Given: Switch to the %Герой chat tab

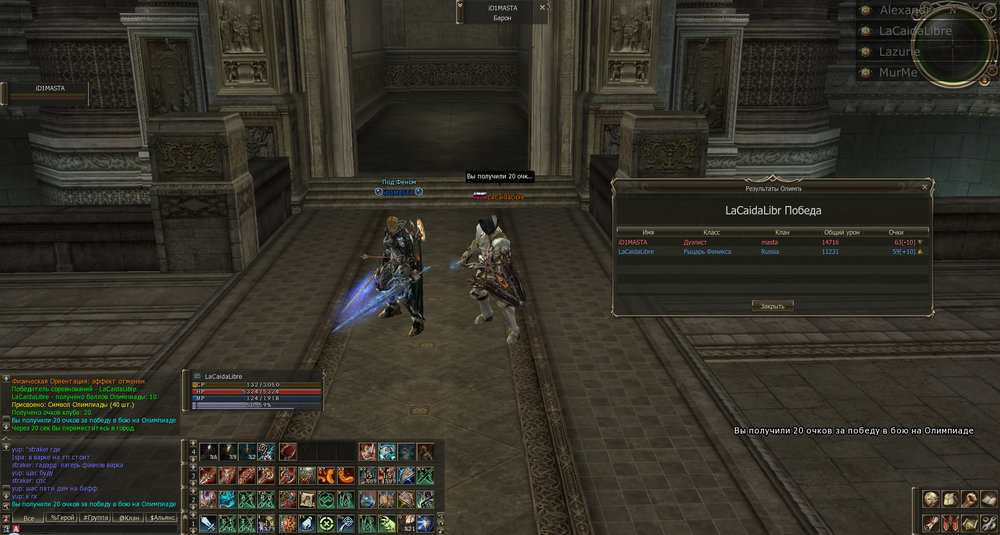Looking at the screenshot, I should pyautogui.click(x=64, y=518).
